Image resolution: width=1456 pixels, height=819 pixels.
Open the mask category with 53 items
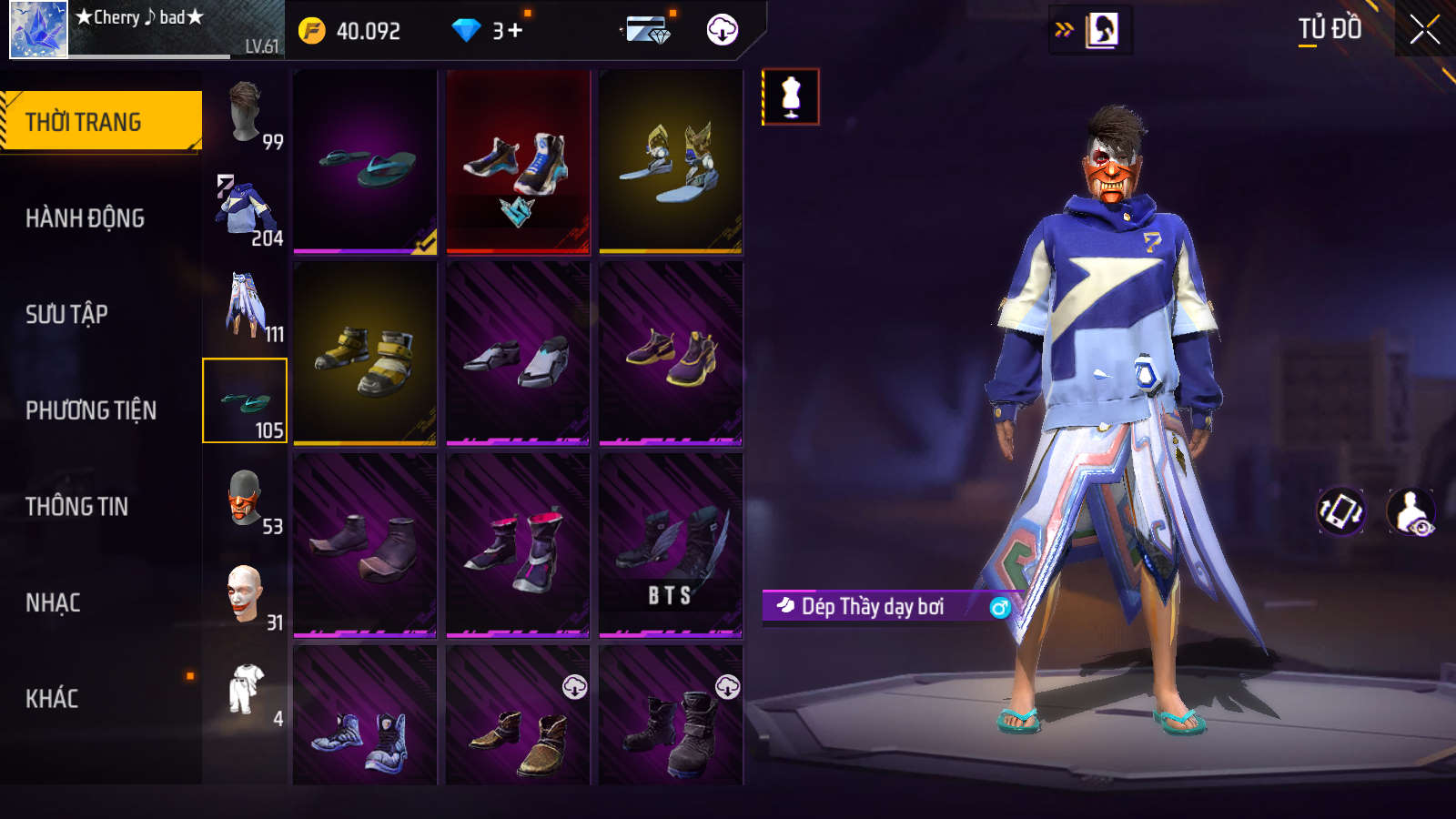(245, 499)
